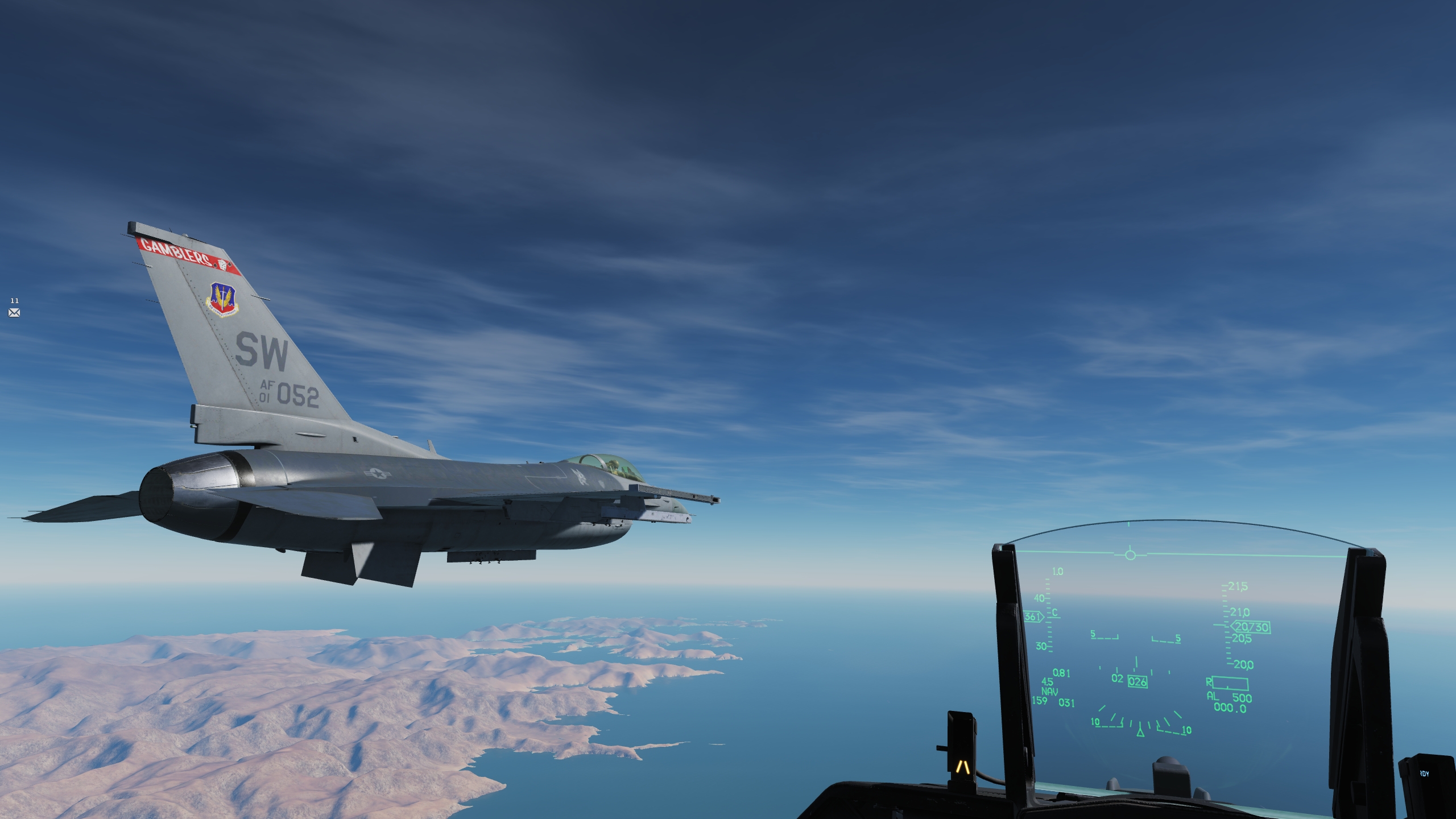Open the message envelope icon
The height and width of the screenshot is (819, 1456).
[14, 312]
